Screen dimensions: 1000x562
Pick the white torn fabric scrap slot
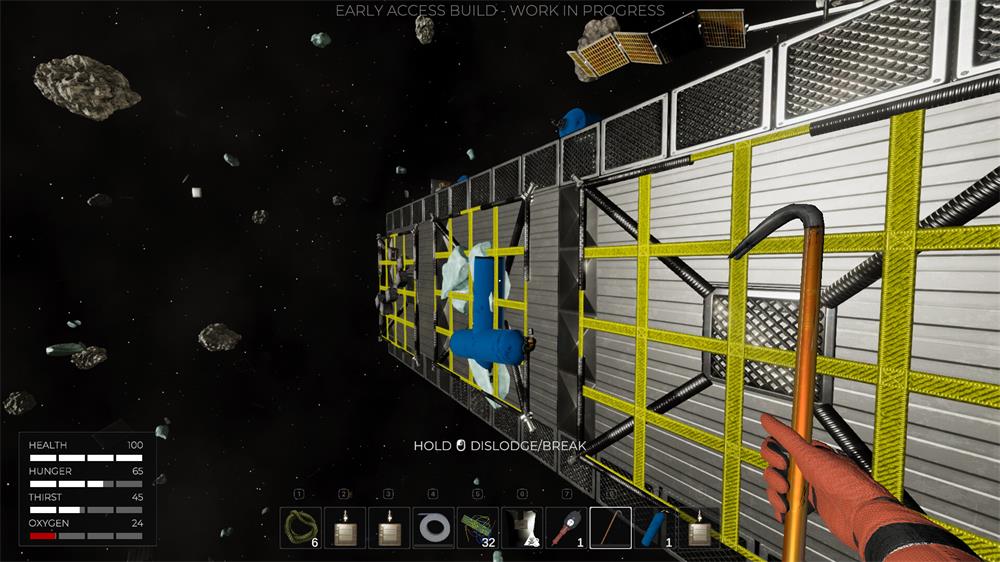pos(522,526)
